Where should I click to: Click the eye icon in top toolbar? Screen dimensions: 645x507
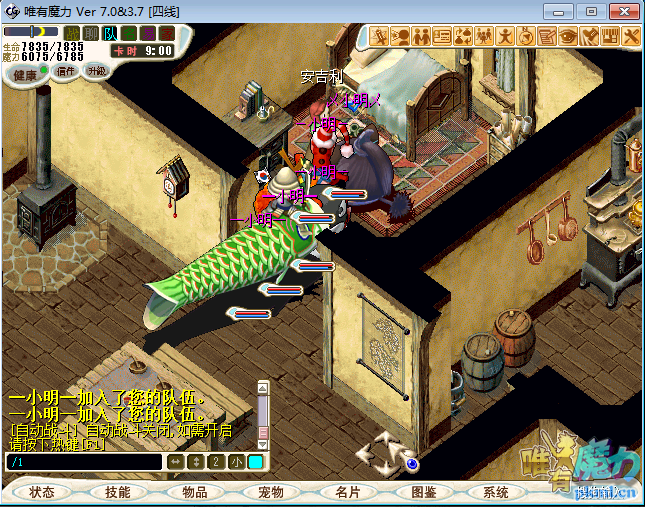pyautogui.click(x=568, y=36)
